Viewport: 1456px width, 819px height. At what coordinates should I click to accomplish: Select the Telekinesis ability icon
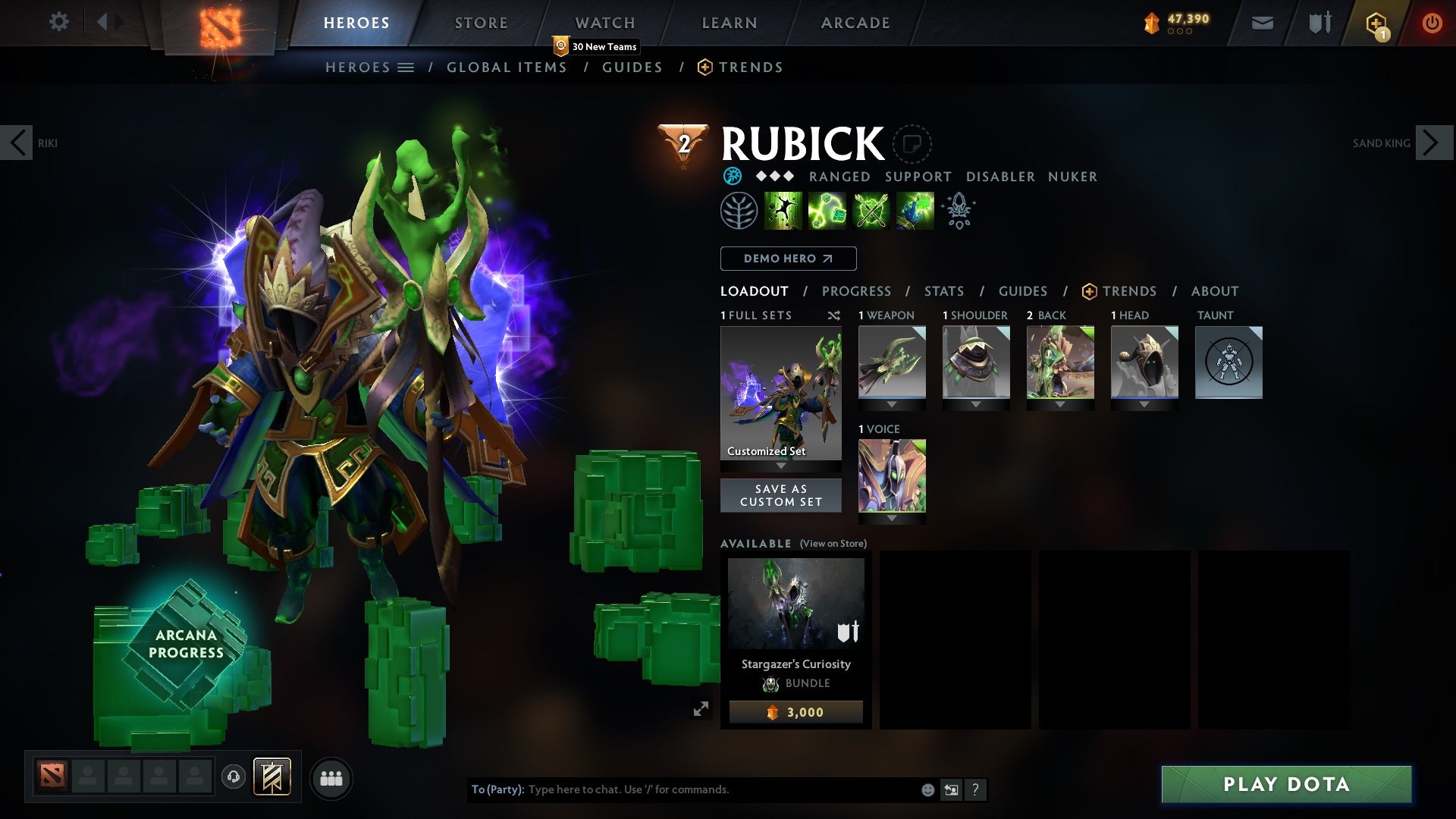(x=783, y=211)
